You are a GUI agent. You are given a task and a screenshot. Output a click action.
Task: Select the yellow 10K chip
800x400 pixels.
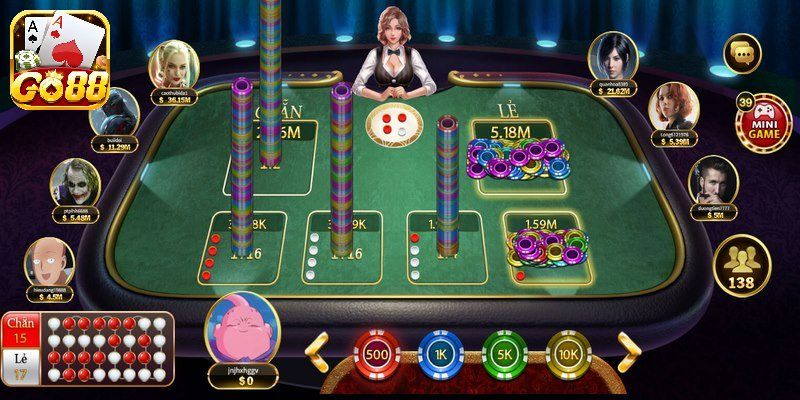coord(568,355)
